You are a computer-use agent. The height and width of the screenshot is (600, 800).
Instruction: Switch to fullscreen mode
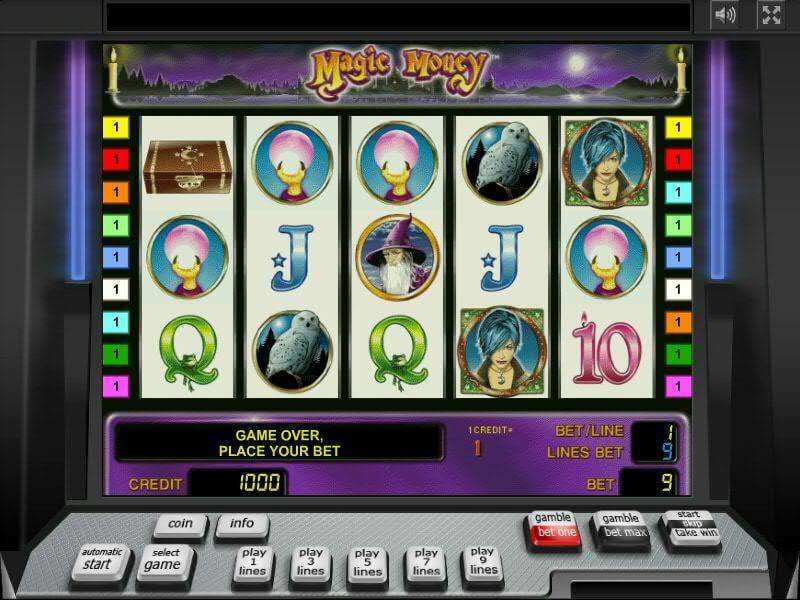pos(770,14)
